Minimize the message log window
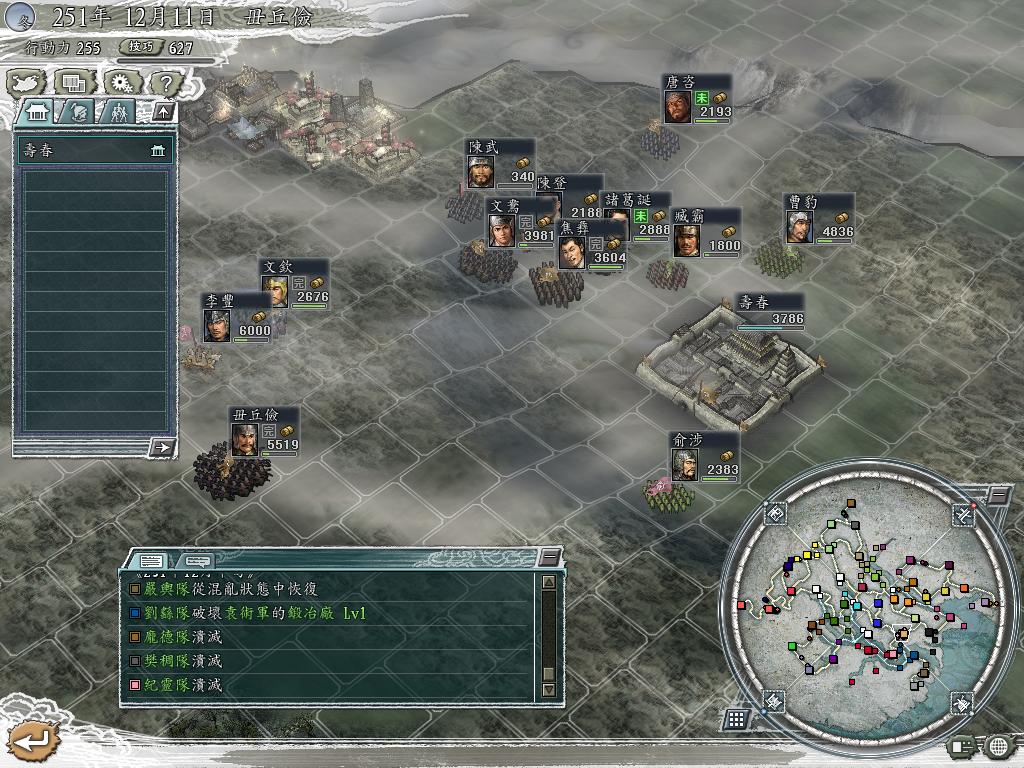 tap(549, 557)
